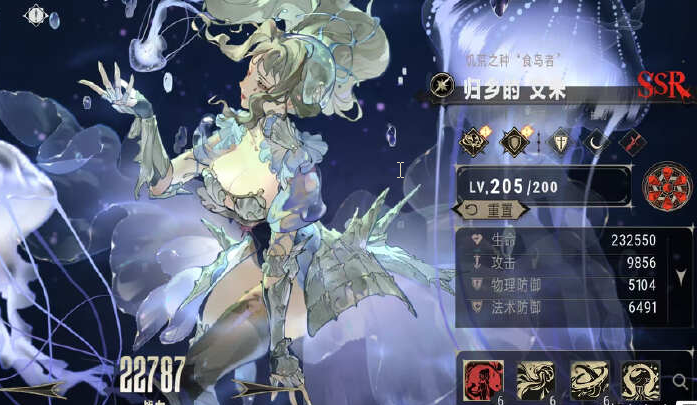Select the red ribbon trait icon
Viewport: 697px width, 405px height.
634,143
